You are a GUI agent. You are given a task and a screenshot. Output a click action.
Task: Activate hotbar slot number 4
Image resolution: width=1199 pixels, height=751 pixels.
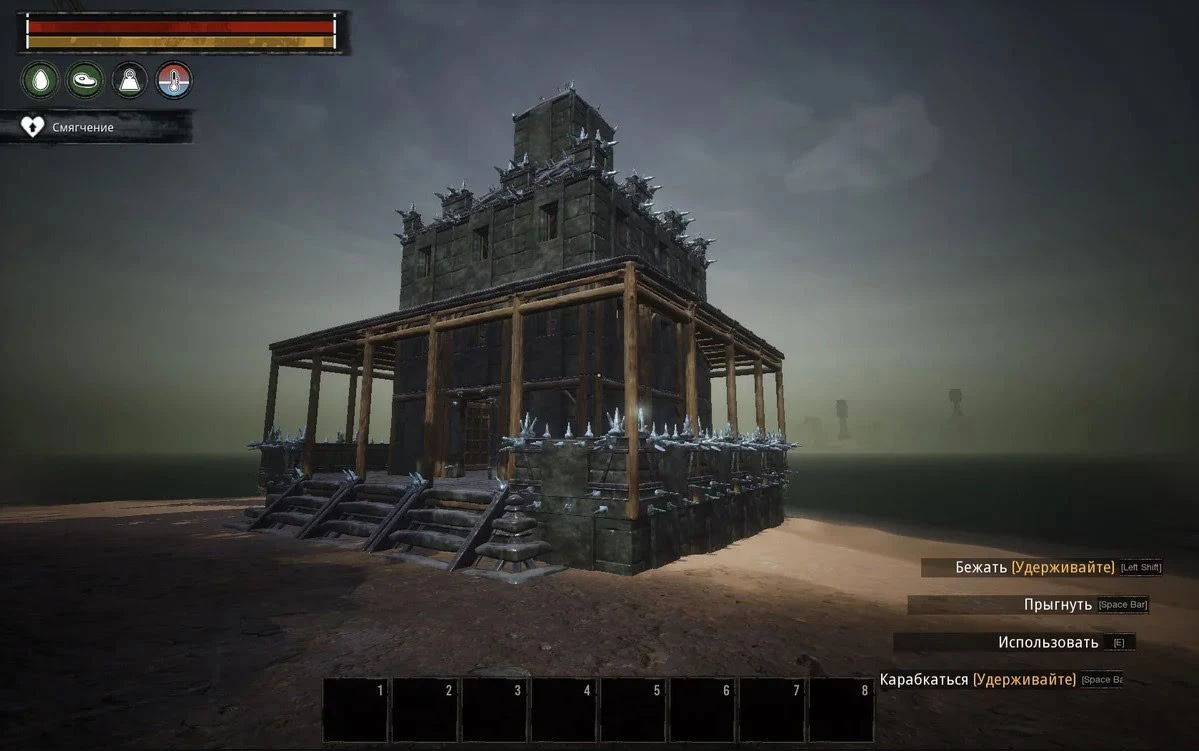click(564, 710)
